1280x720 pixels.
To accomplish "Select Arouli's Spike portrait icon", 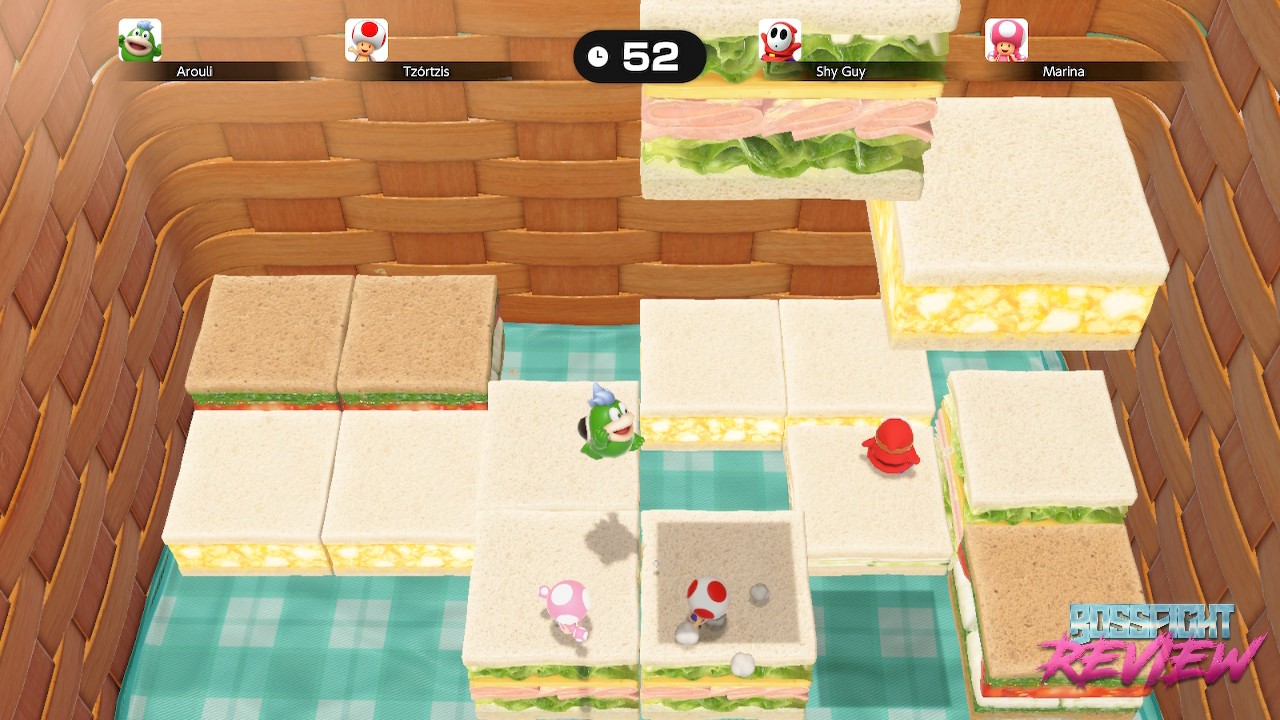I will pyautogui.click(x=140, y=41).
